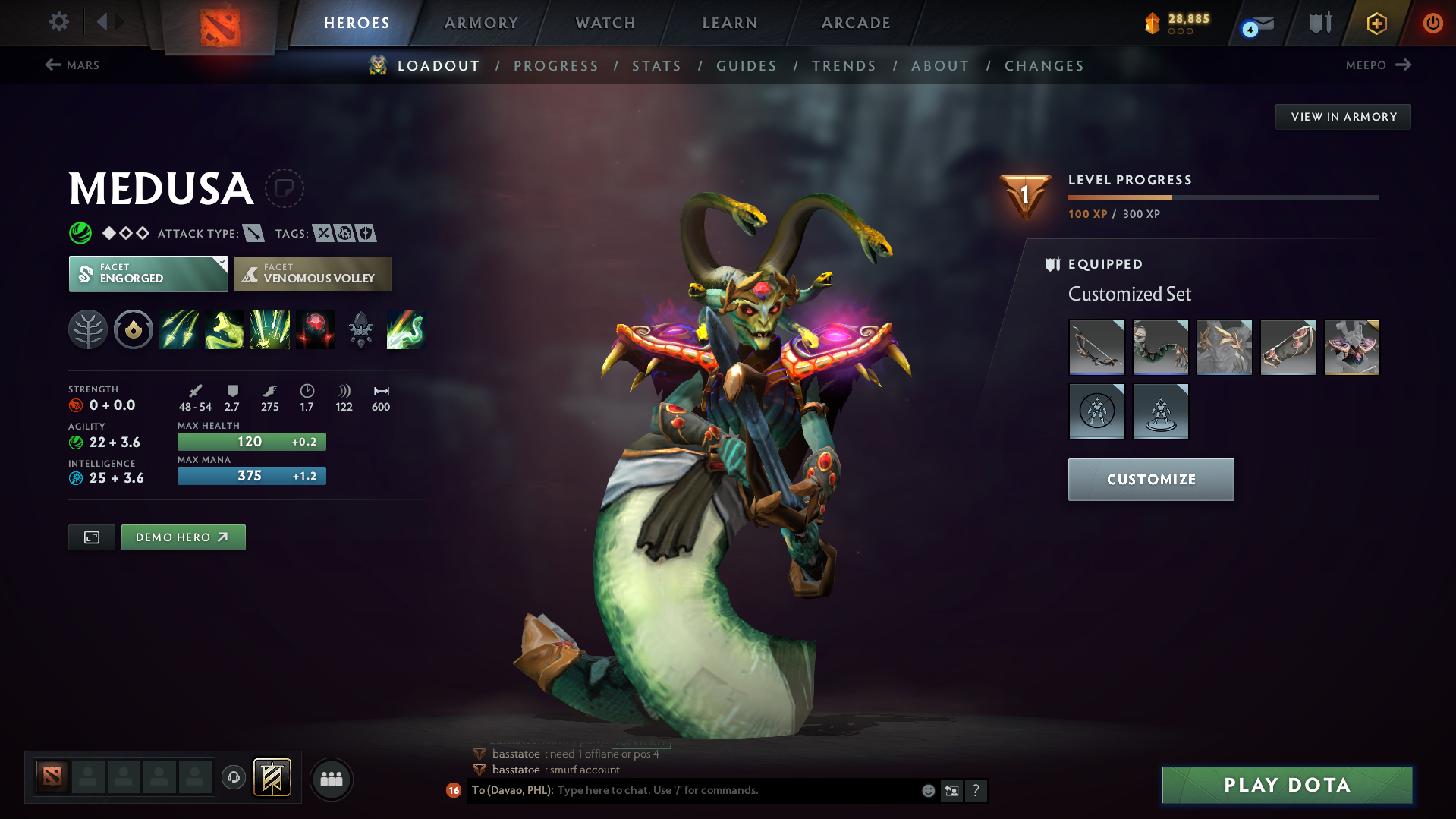This screenshot has width=1456, height=819.
Task: Click the Mystic Snake ability icon
Action: [225, 329]
